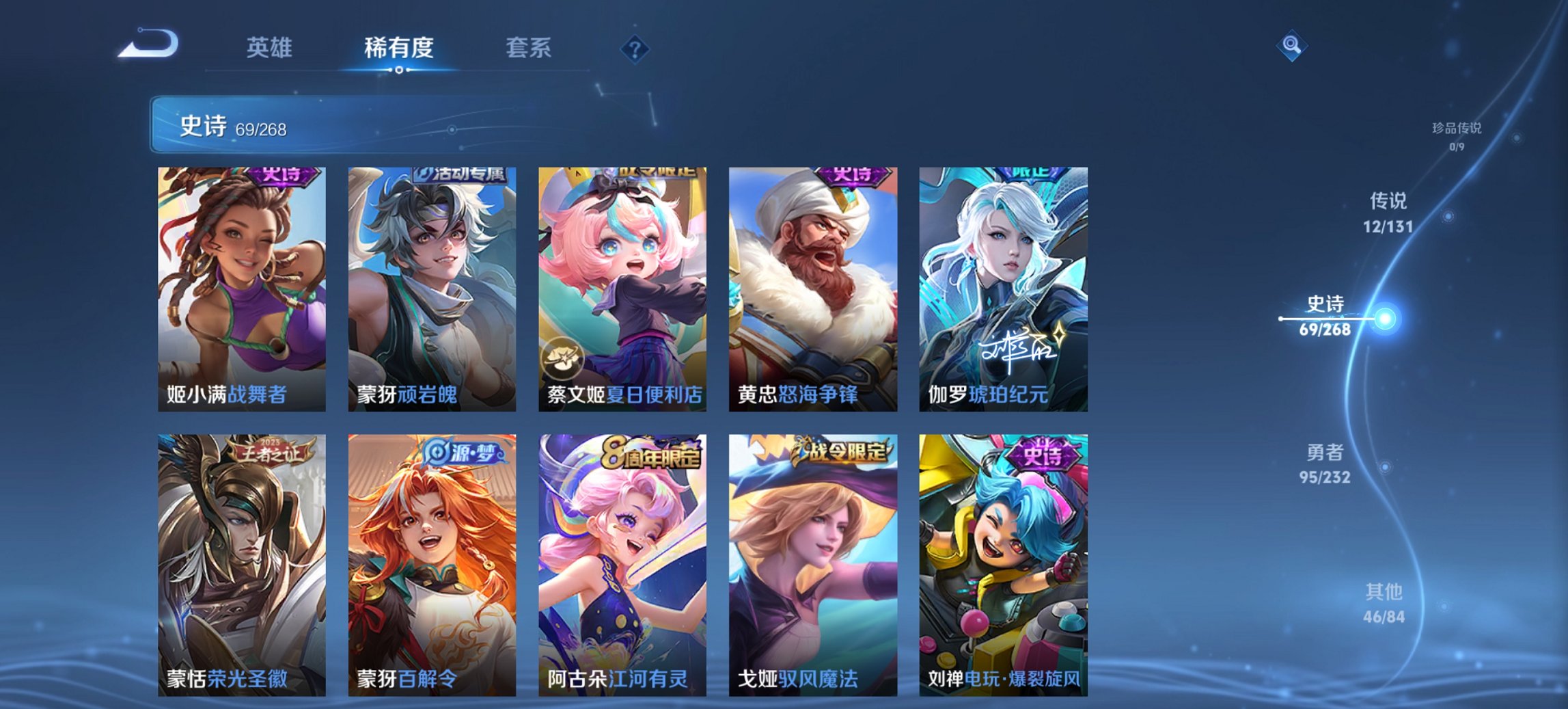The width and height of the screenshot is (1568, 709).
Task: Click the back arrow icon top-left
Action: coord(149,43)
